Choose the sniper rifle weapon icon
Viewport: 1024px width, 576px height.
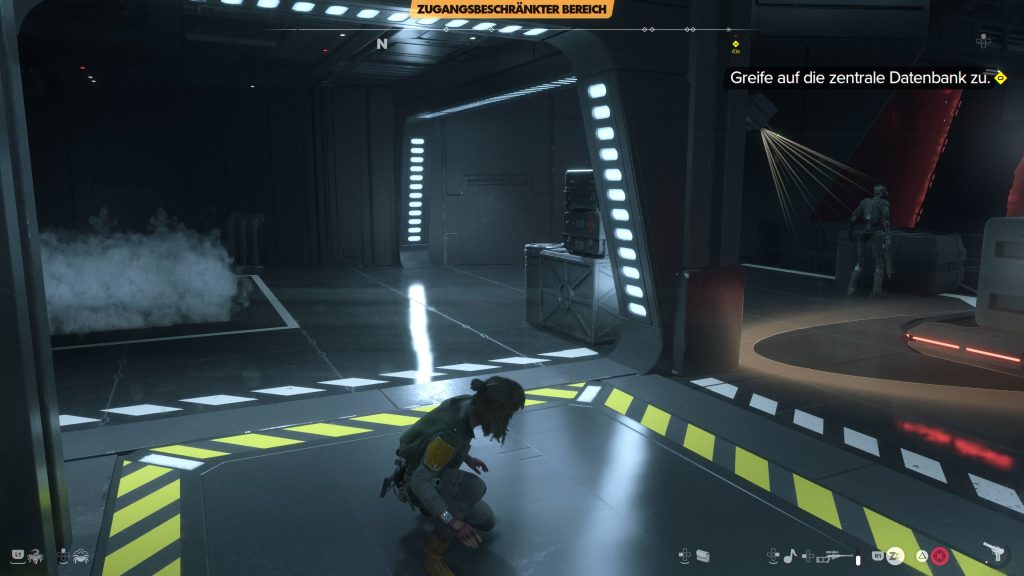(x=836, y=554)
